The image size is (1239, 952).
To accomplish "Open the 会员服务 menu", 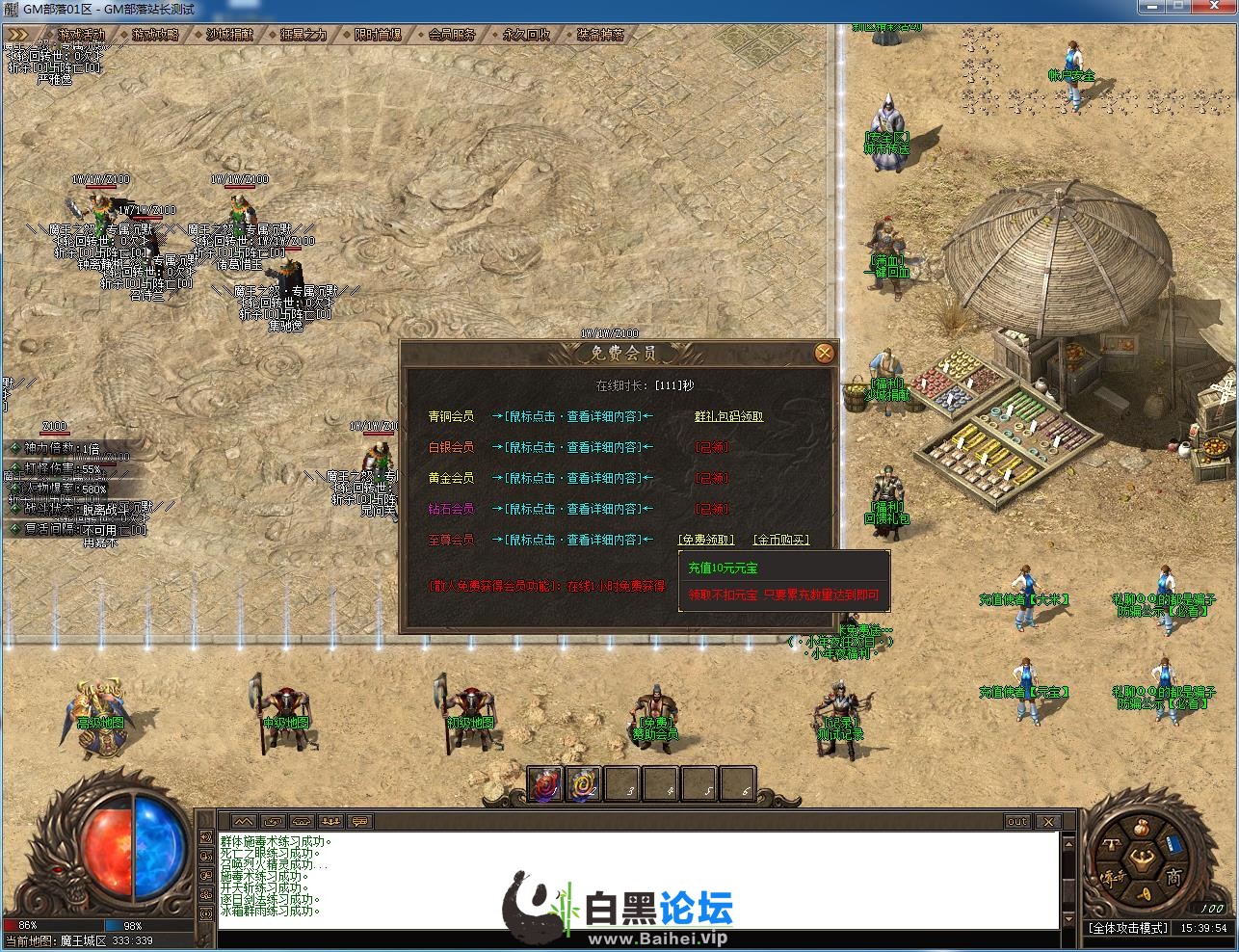I will click(x=452, y=35).
